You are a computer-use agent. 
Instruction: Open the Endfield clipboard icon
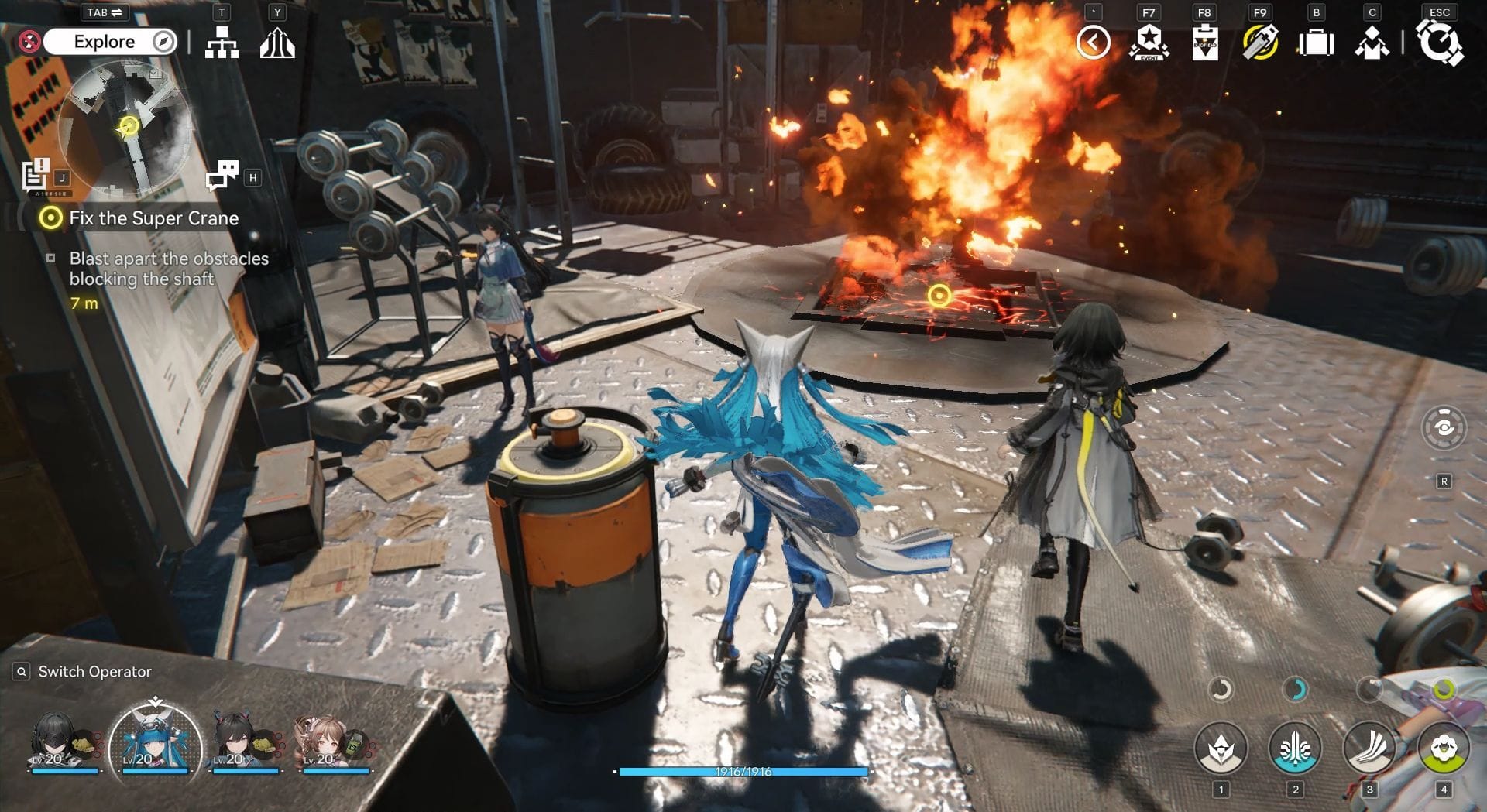pyautogui.click(x=1205, y=43)
